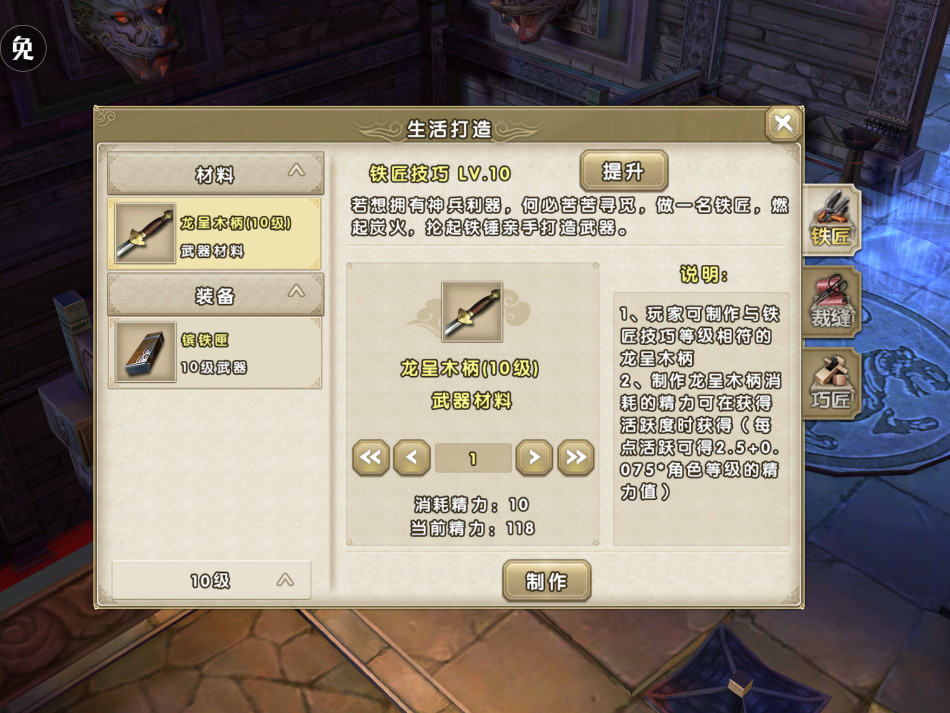Click the 龙呈木柄 item preview icon
The image size is (950, 713).
(x=472, y=312)
